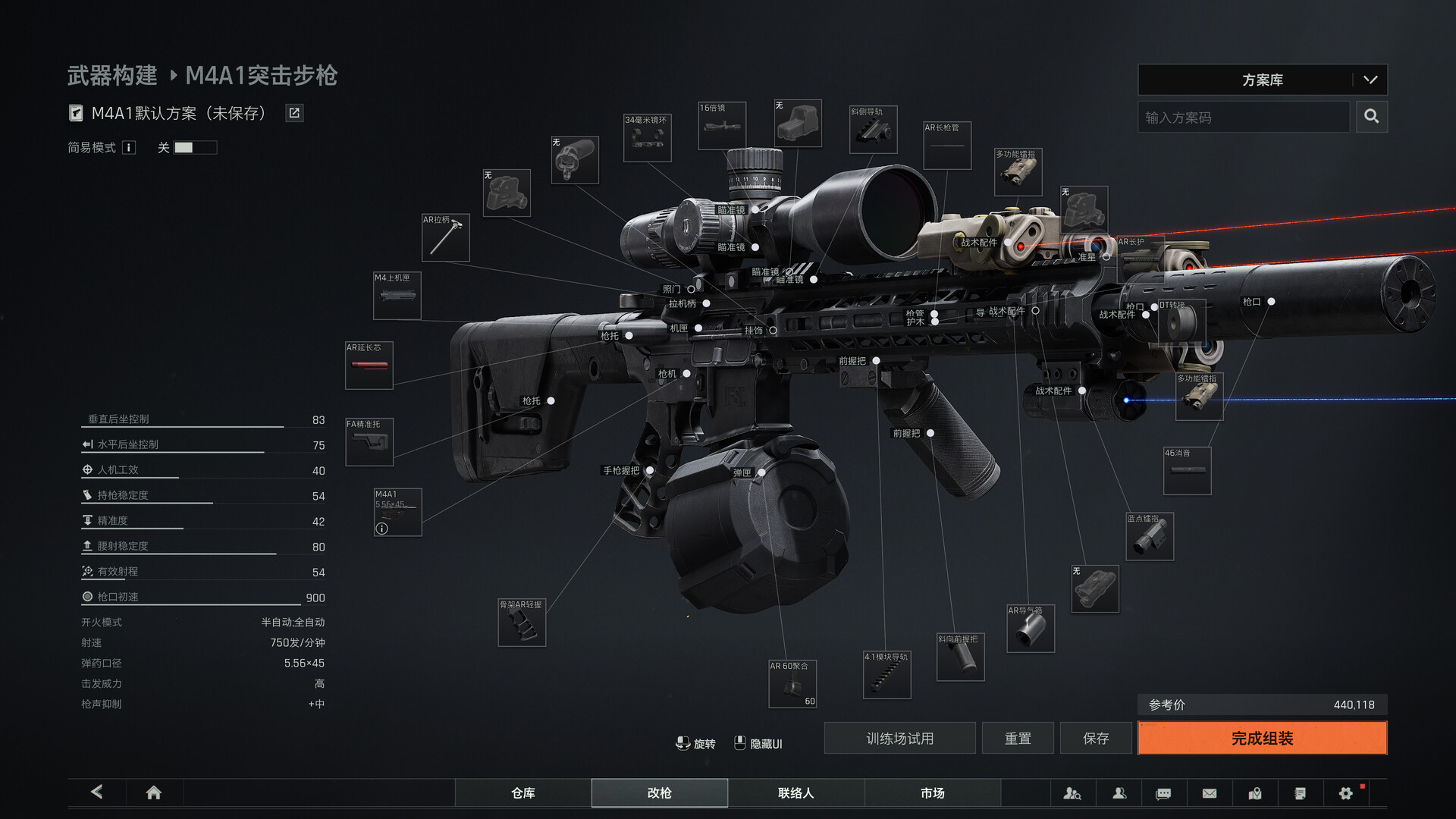Viewport: 1456px width, 819px height.
Task: Open the mail envelope icon
Action: click(x=1210, y=793)
